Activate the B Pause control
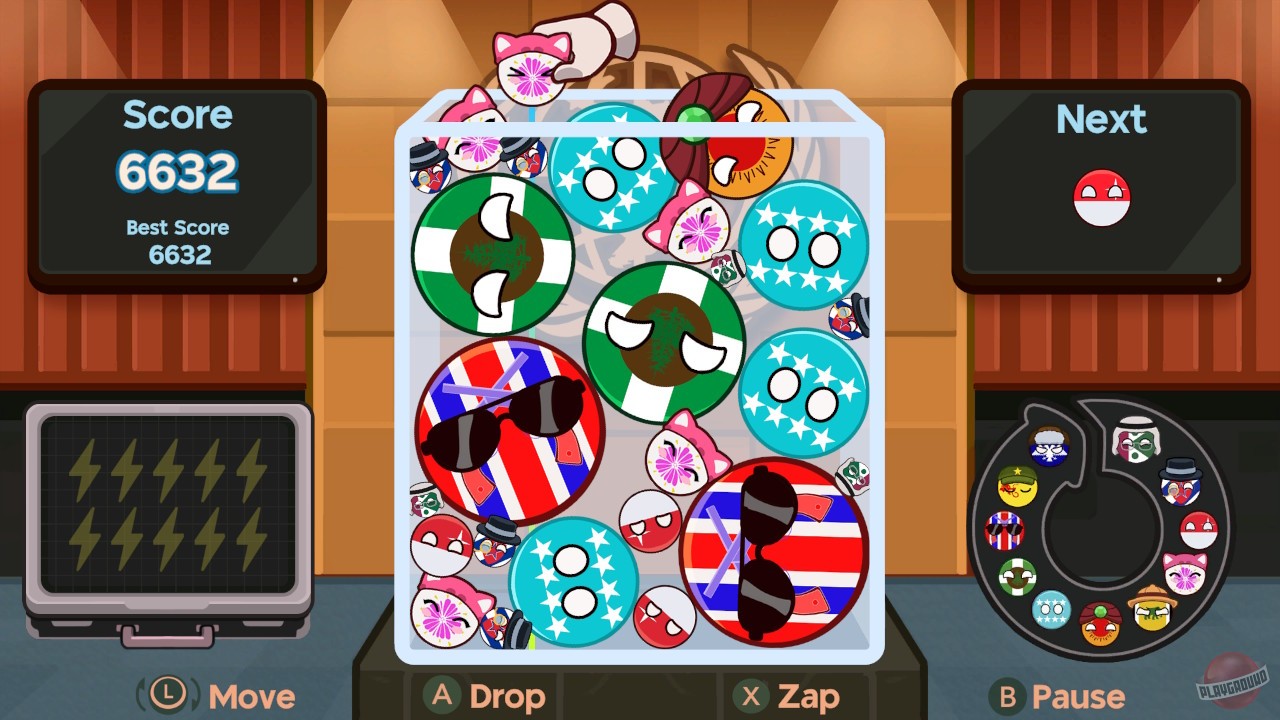 click(1057, 695)
